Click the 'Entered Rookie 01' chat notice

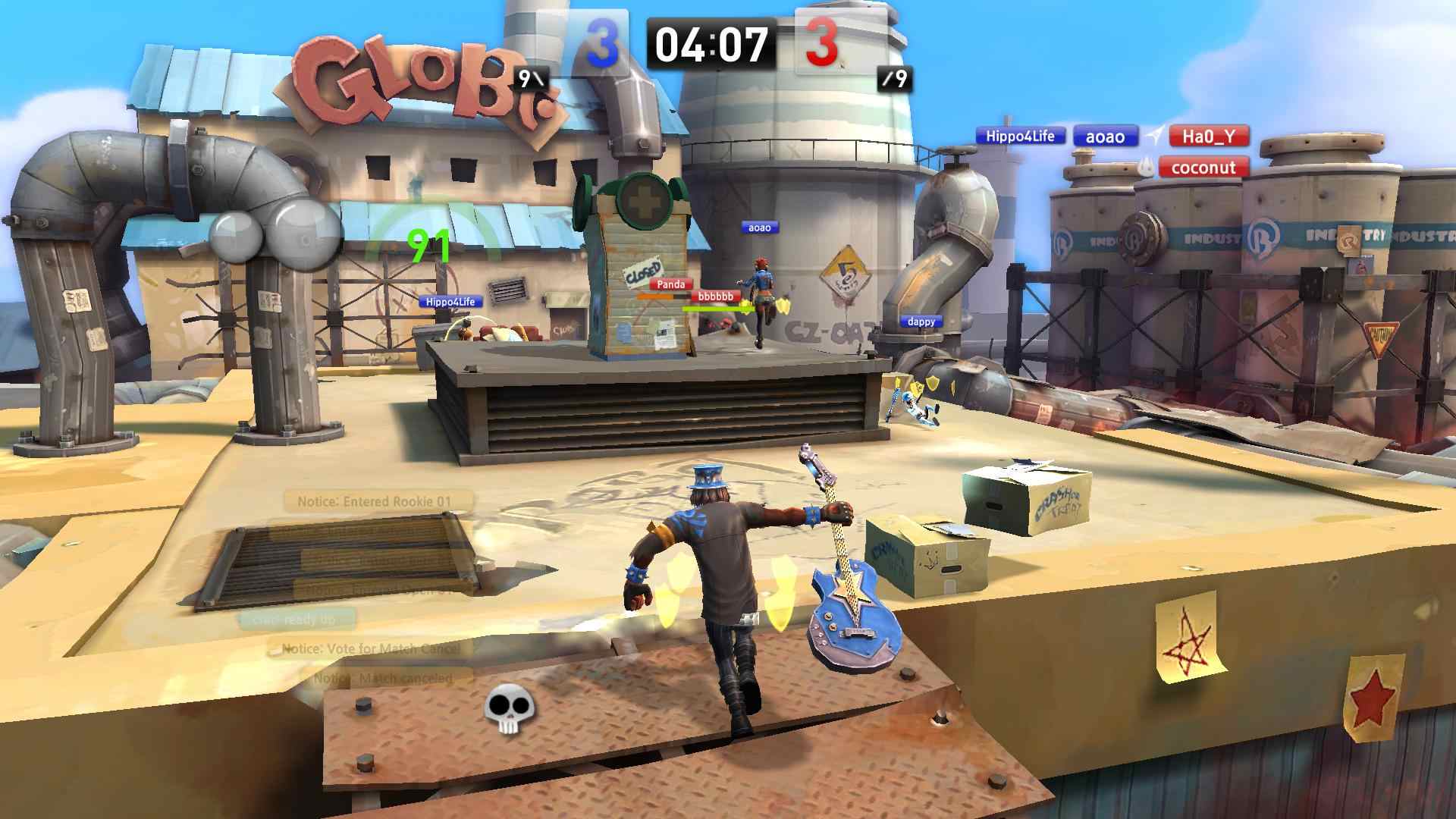[378, 501]
